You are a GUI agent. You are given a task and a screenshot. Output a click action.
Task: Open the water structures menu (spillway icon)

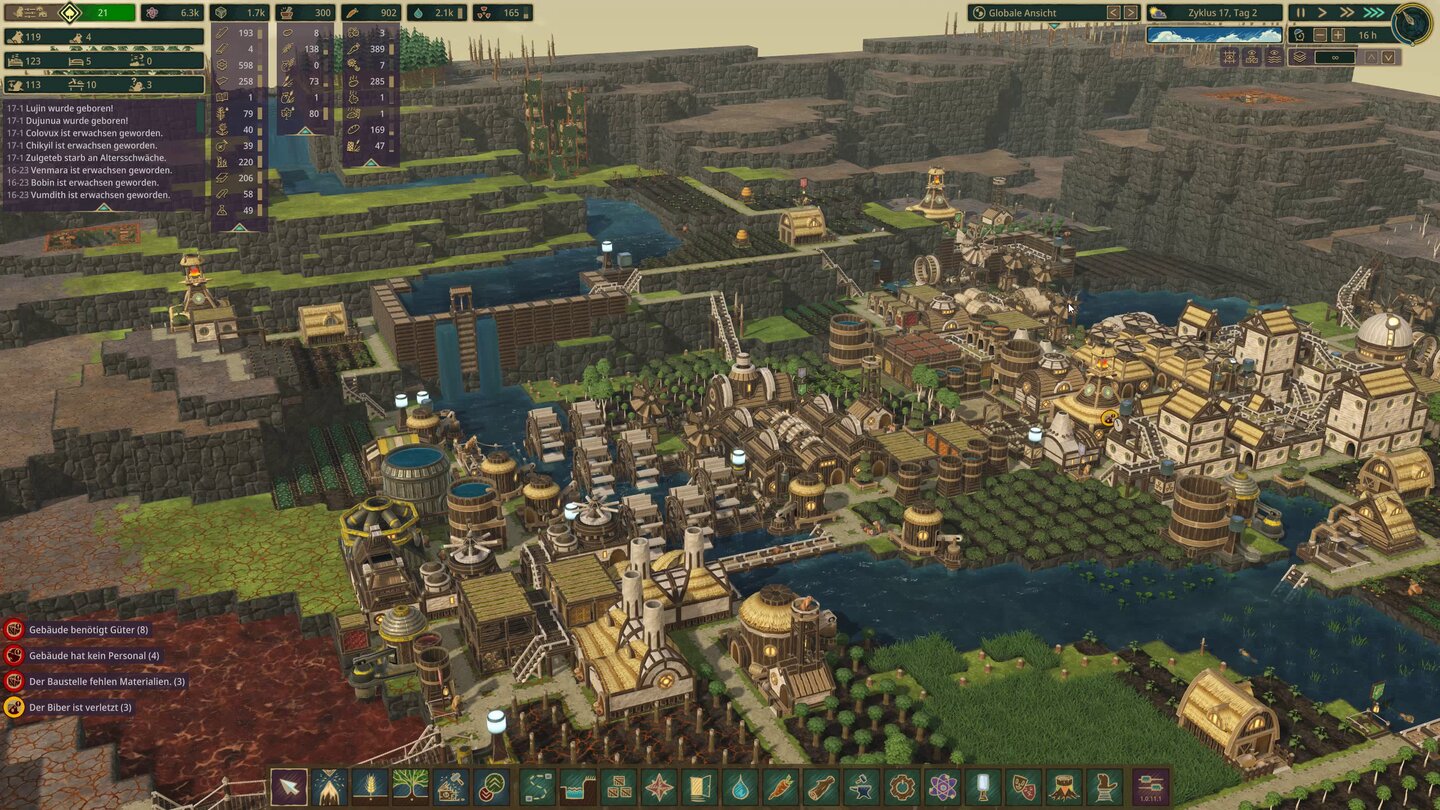[x=576, y=787]
